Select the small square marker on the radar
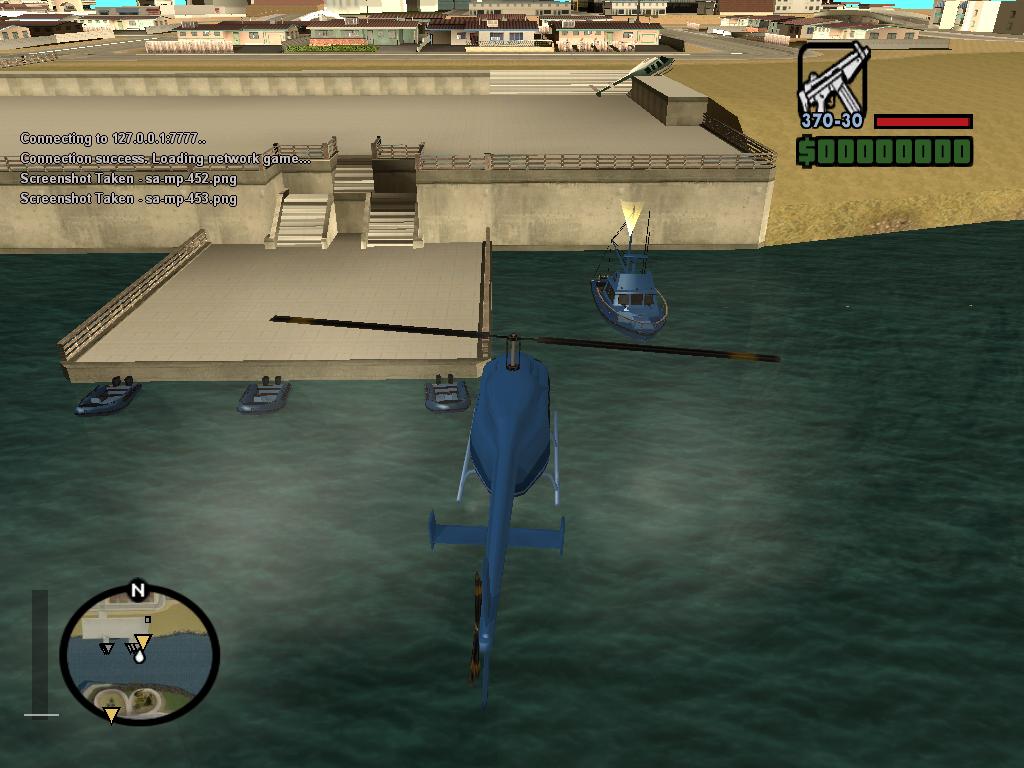This screenshot has height=768, width=1024. point(147,620)
